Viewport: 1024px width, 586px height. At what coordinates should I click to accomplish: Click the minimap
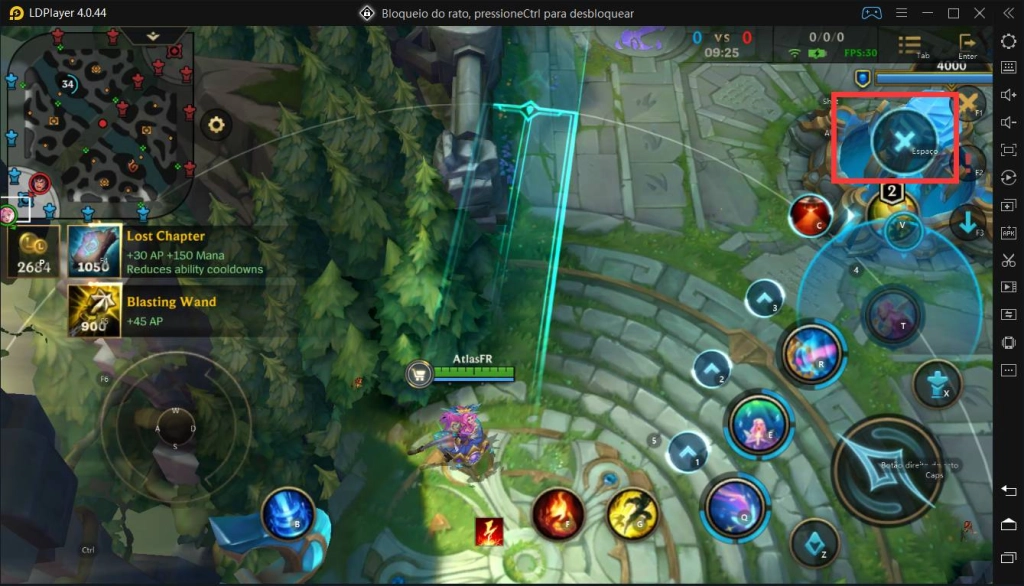click(x=100, y=110)
